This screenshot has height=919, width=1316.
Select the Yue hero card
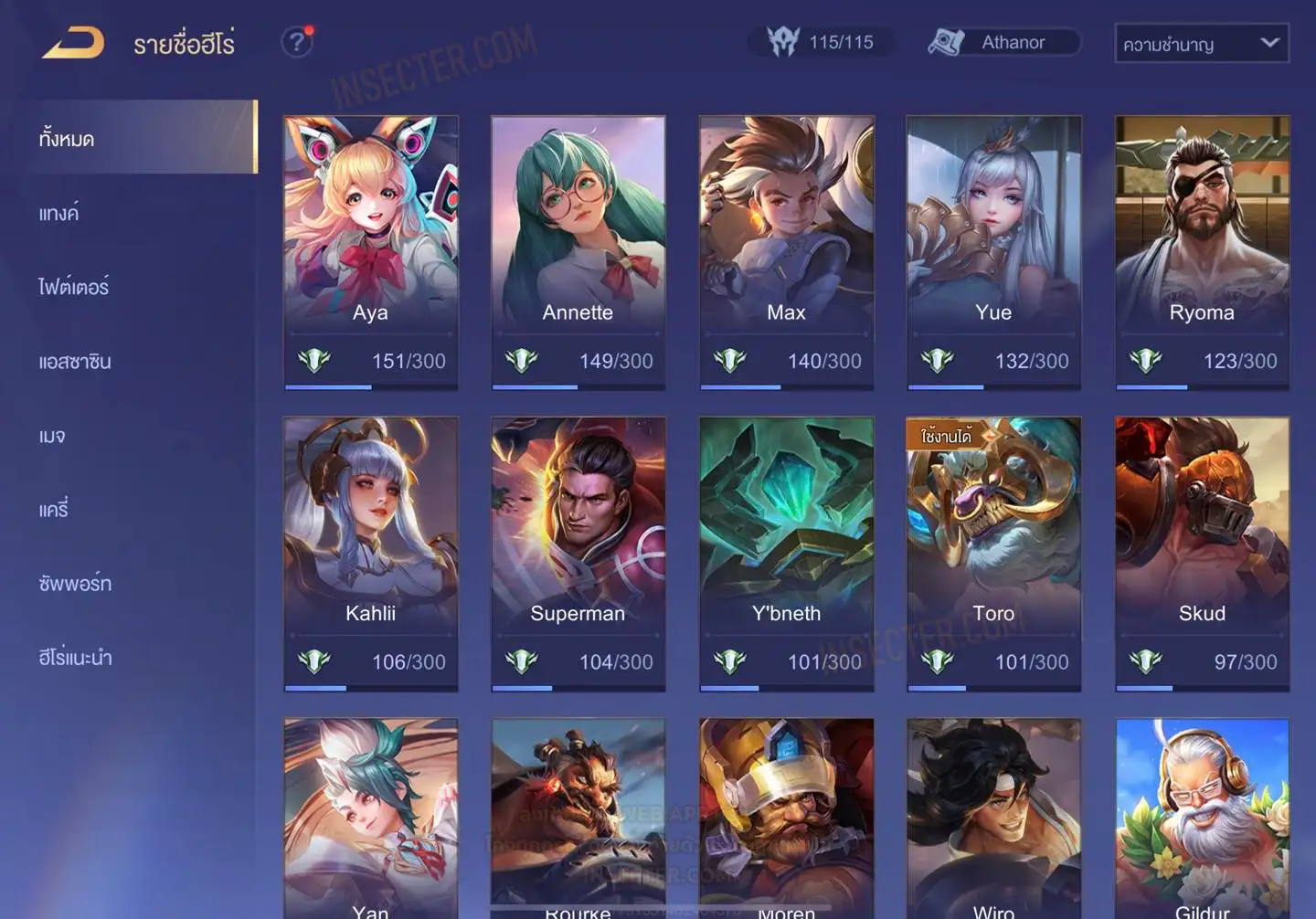point(993,251)
